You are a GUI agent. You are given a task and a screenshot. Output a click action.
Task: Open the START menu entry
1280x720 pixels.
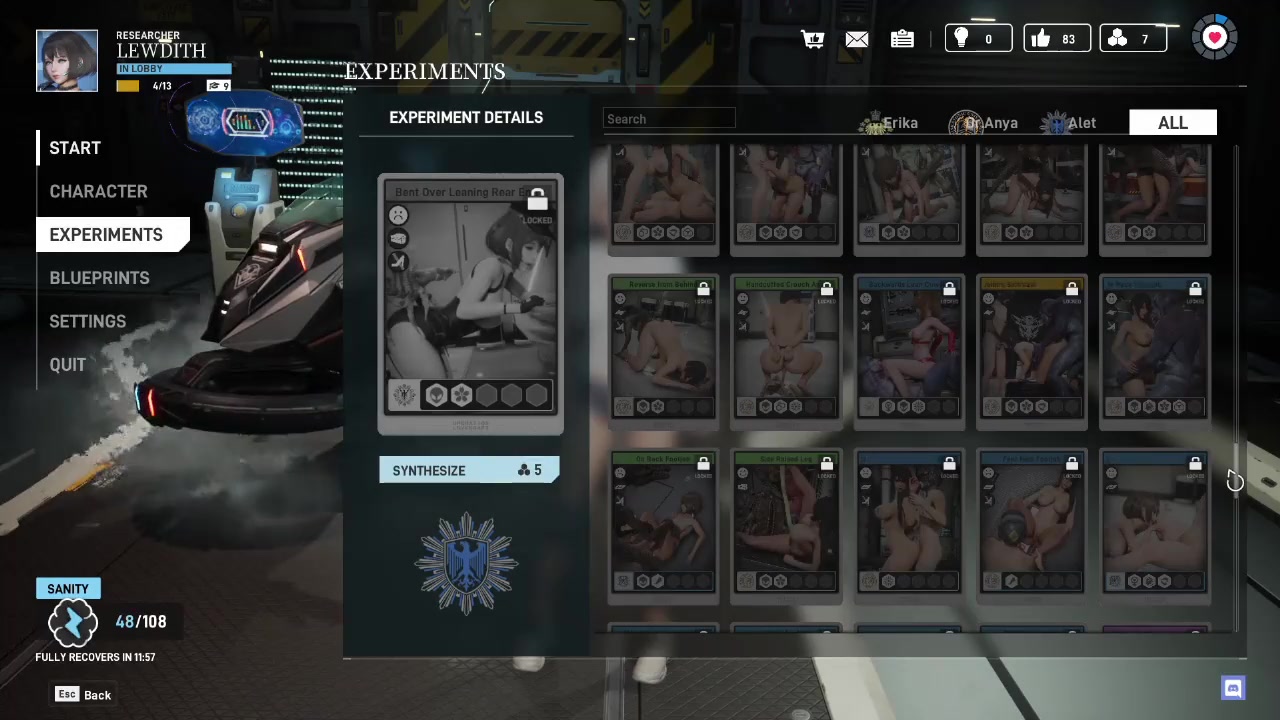(x=75, y=148)
